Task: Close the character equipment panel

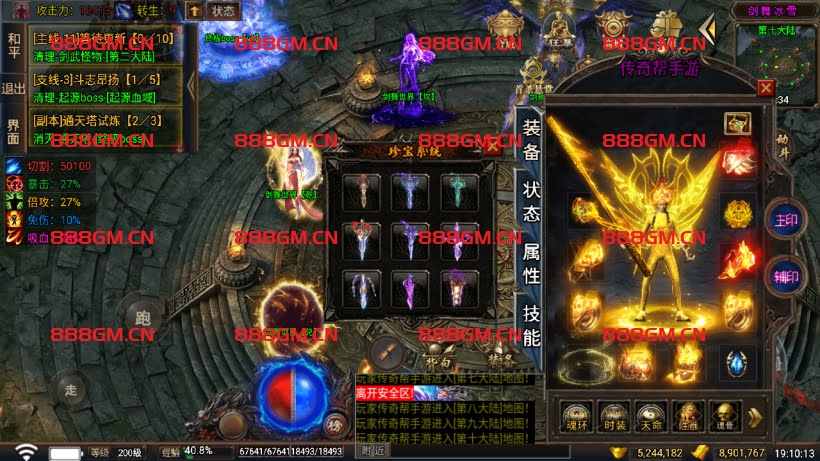Action: coord(765,88)
